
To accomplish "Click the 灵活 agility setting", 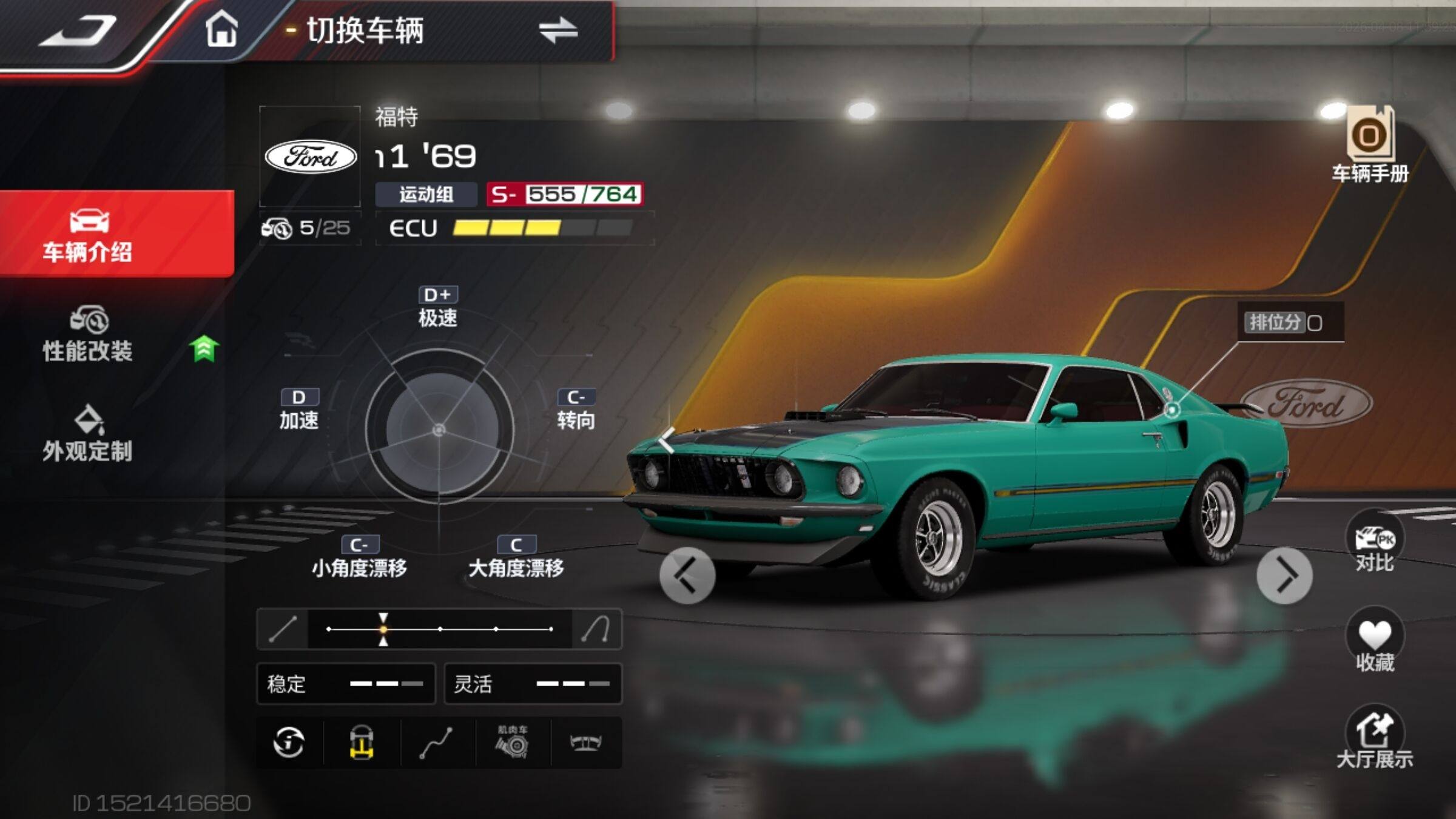I will [533, 684].
